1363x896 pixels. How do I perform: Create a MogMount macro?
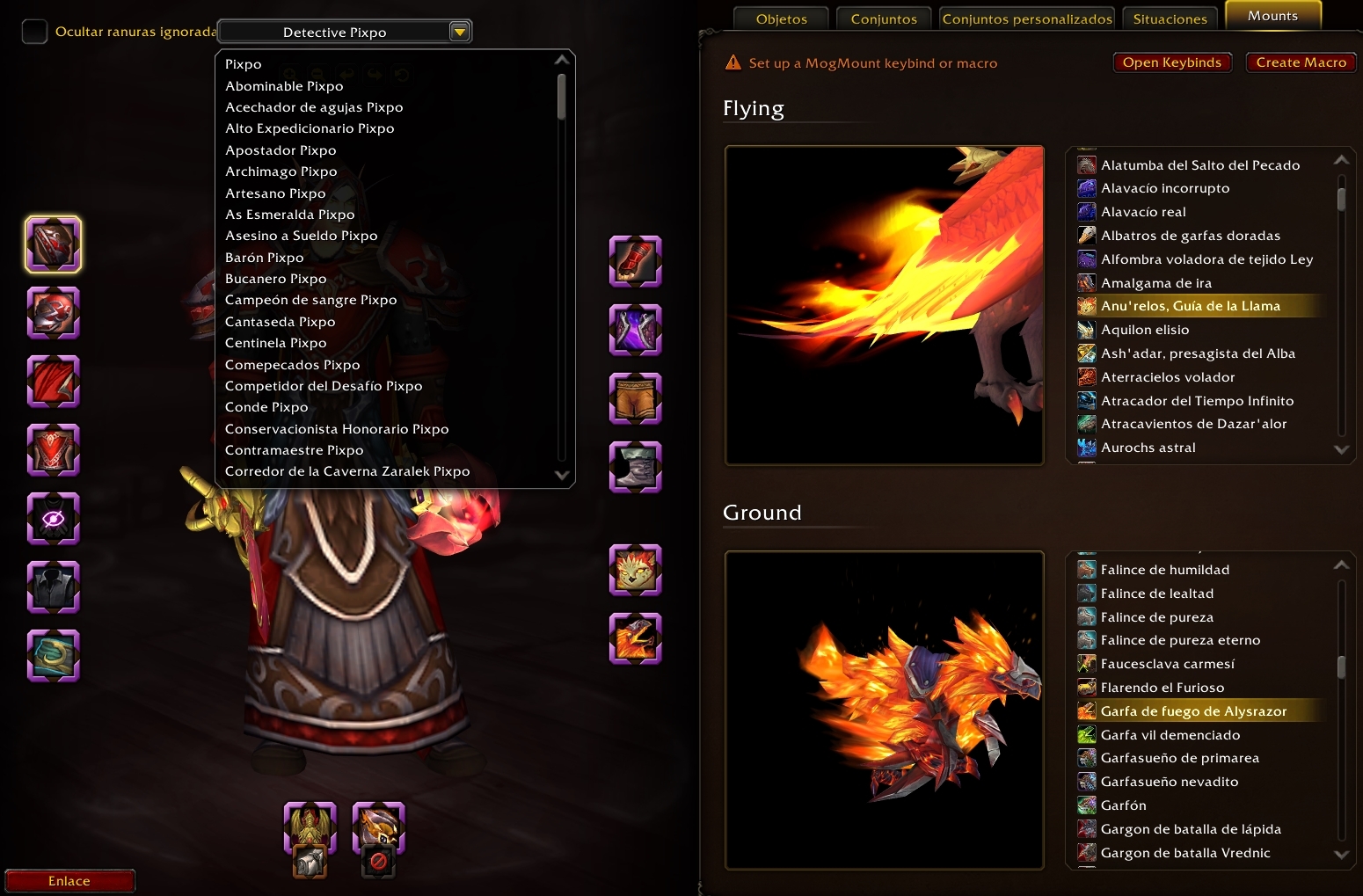pos(1301,62)
